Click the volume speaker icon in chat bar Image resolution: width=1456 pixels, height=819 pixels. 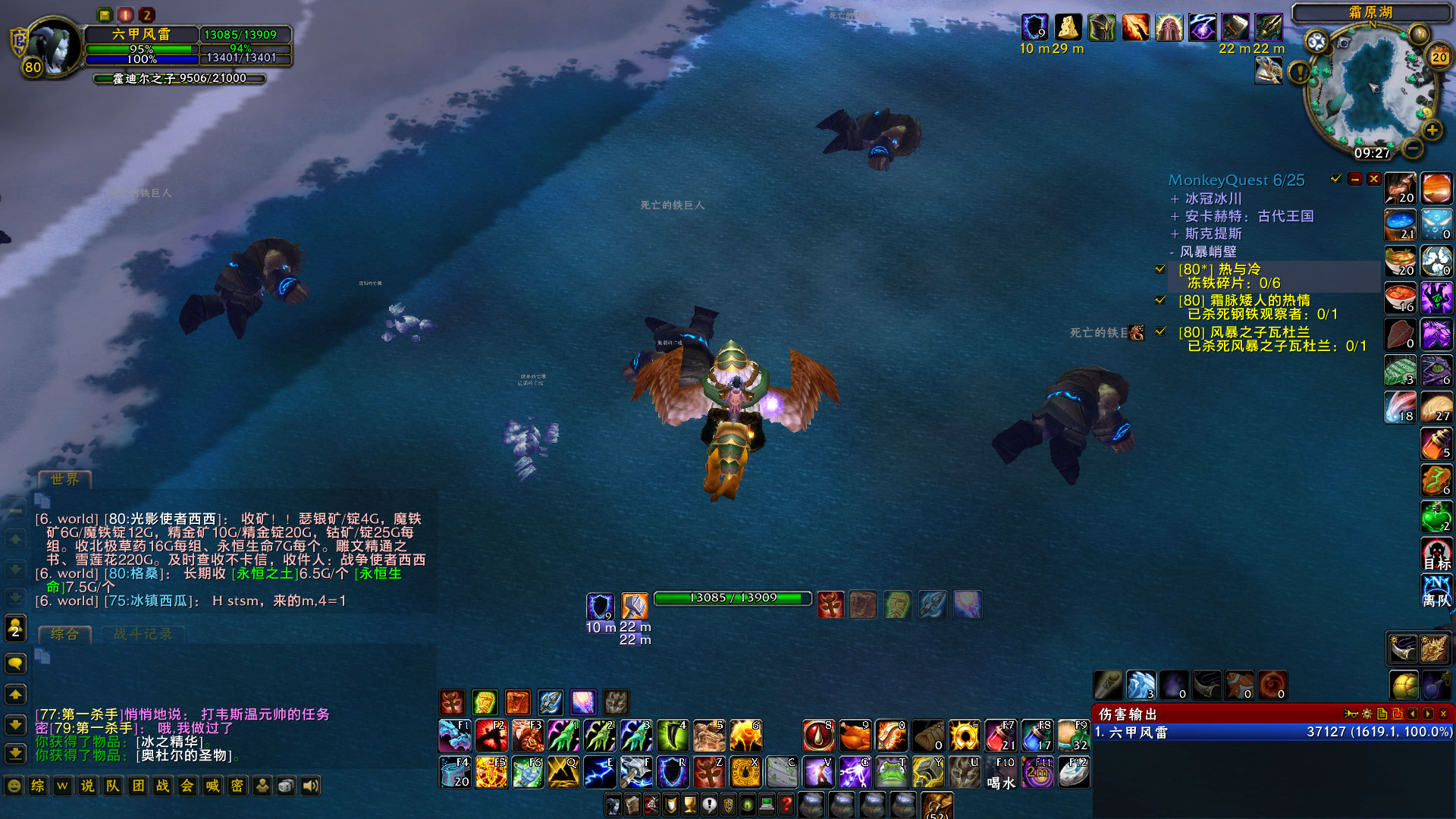point(310,786)
